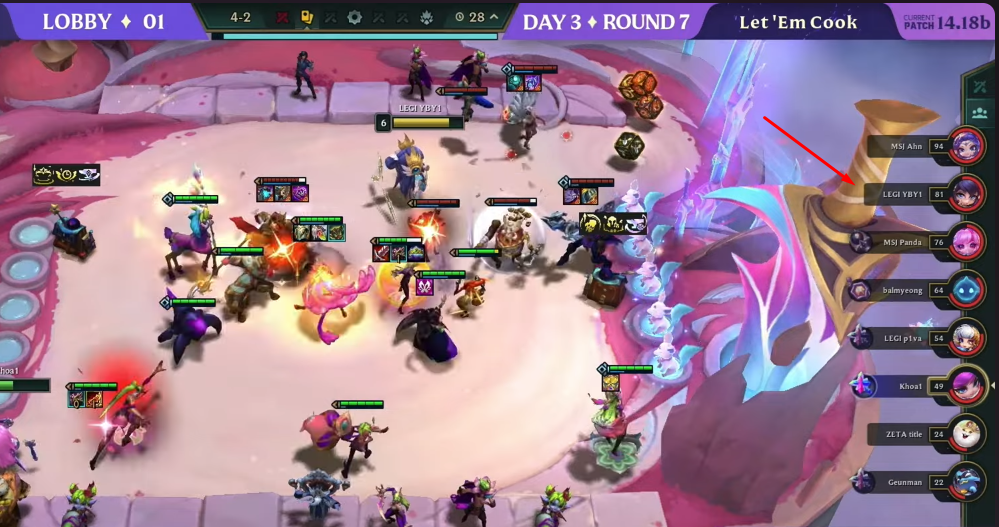Click the gear-shaped round icon in stage tracker
Screen dimensions: 999x527
tap(354, 17)
